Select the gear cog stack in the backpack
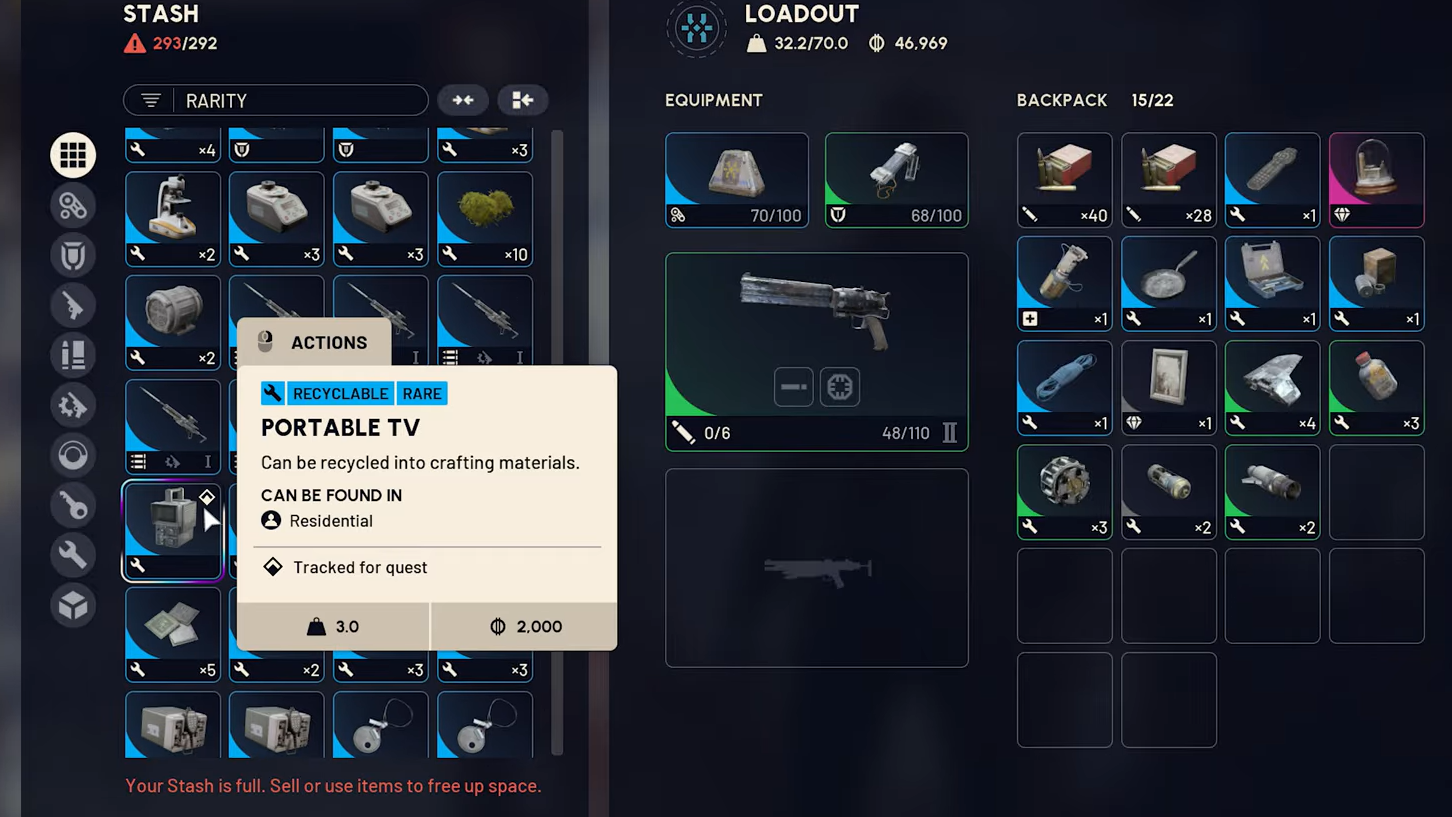Viewport: 1452px width, 817px height. 1064,491
